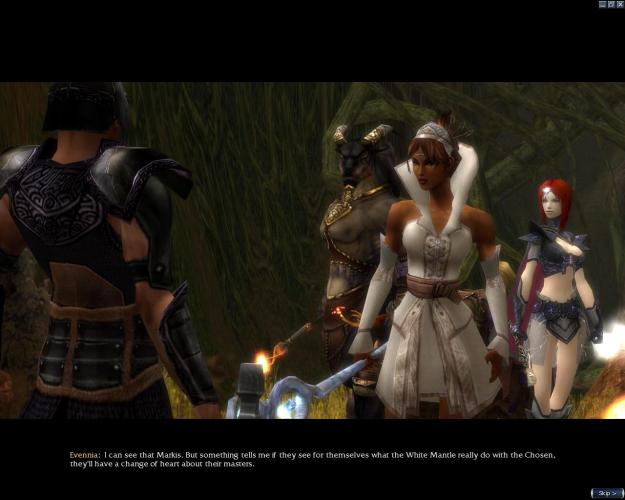Minimize the game window

pos(603,4)
